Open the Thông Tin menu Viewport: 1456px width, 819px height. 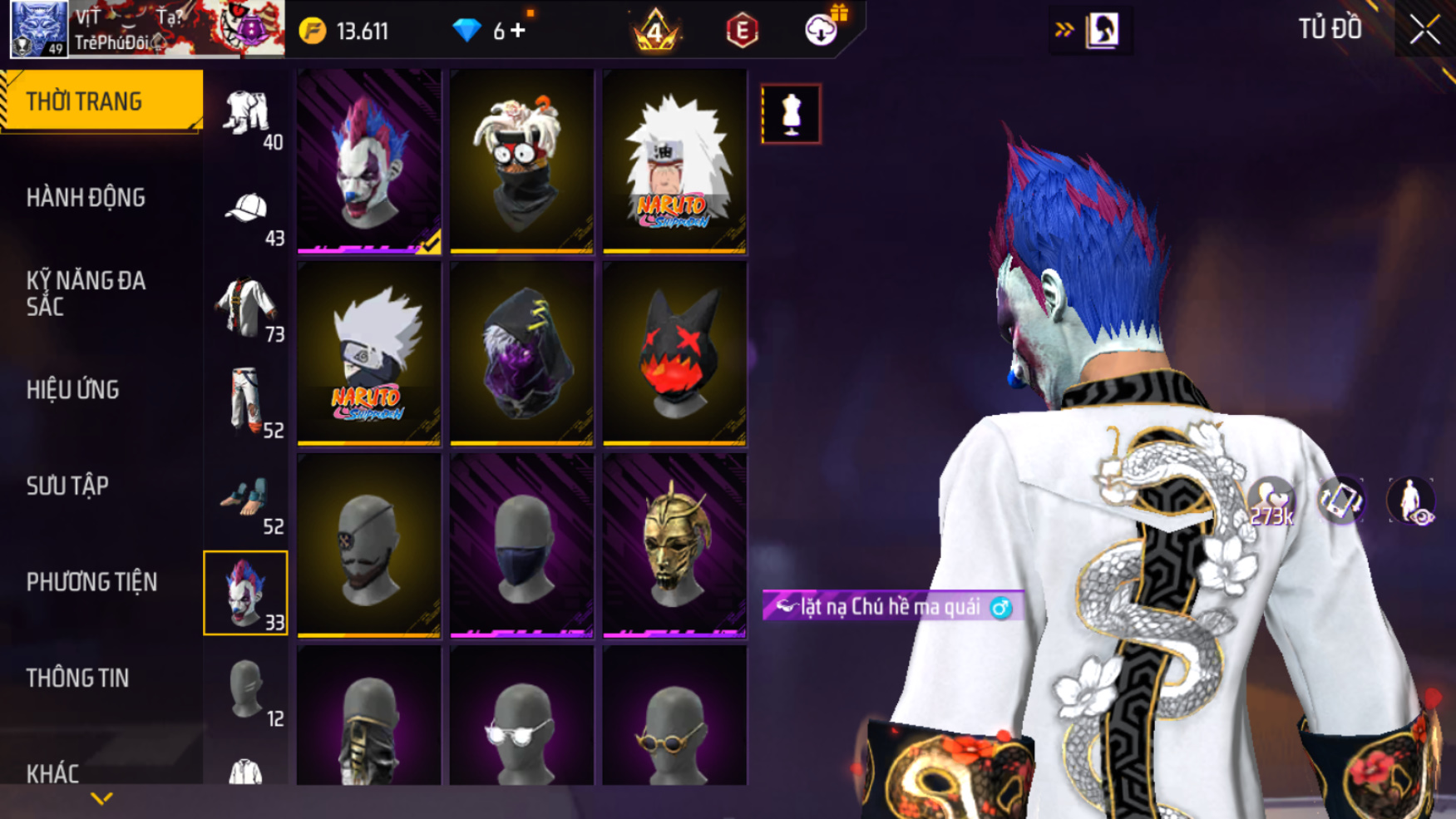(77, 678)
